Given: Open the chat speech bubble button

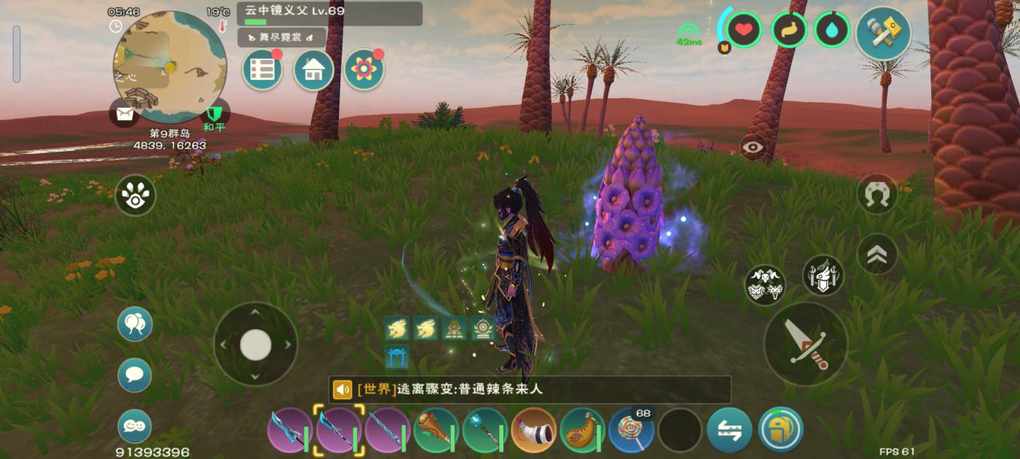Looking at the screenshot, I should point(135,375).
